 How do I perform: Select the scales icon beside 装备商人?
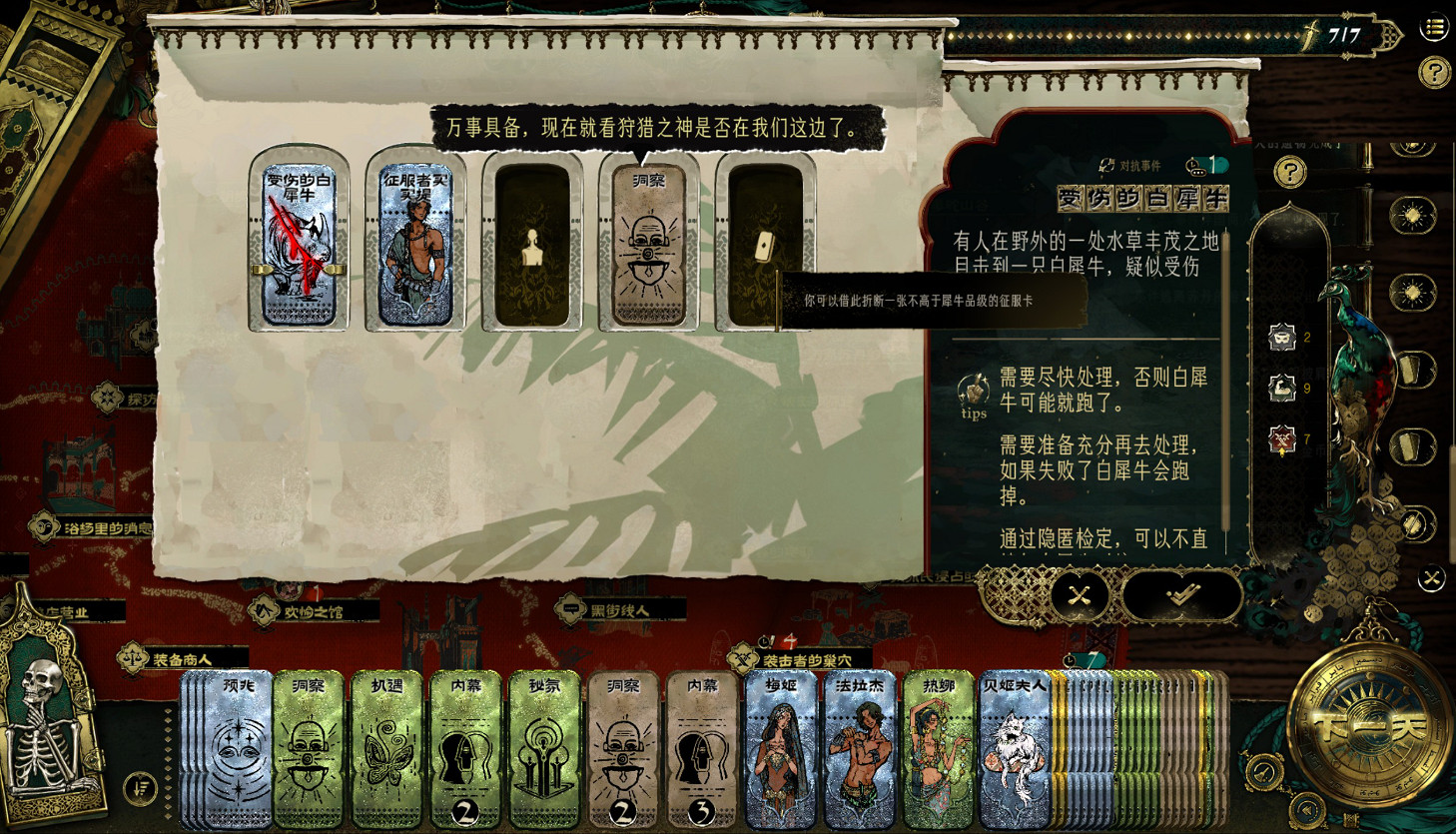tap(132, 659)
